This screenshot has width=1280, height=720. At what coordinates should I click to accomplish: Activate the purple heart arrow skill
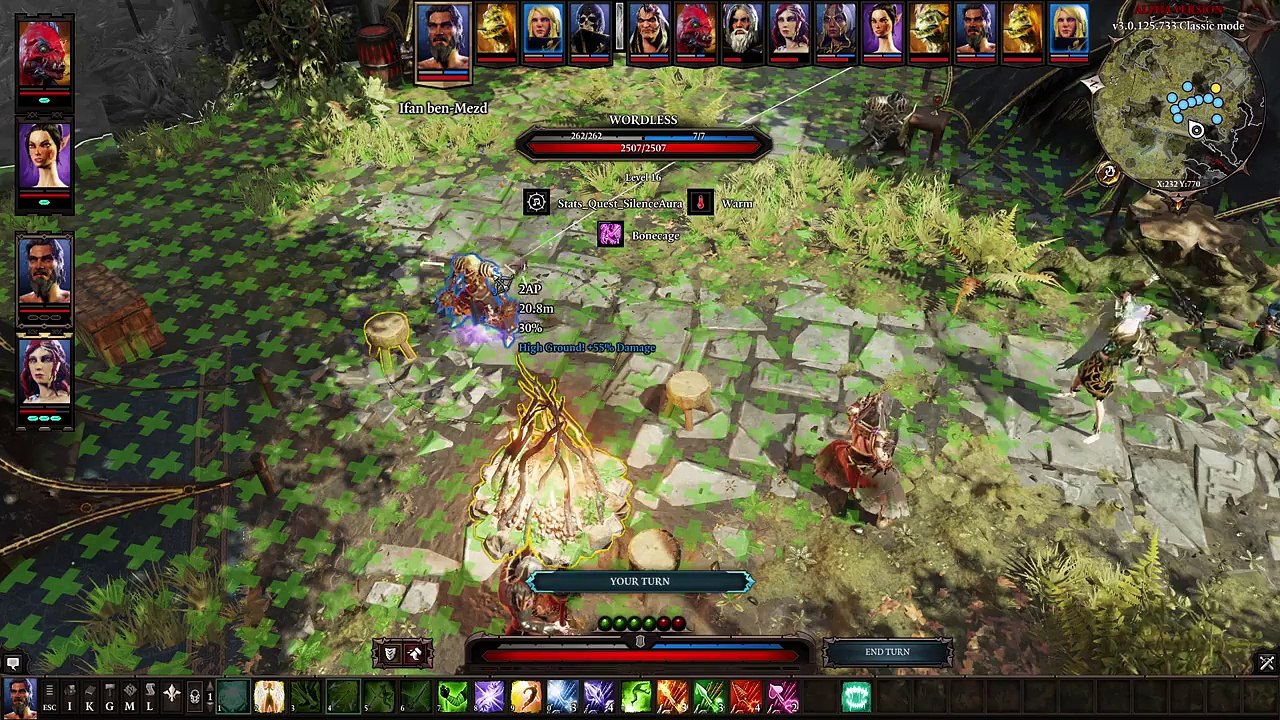click(783, 696)
